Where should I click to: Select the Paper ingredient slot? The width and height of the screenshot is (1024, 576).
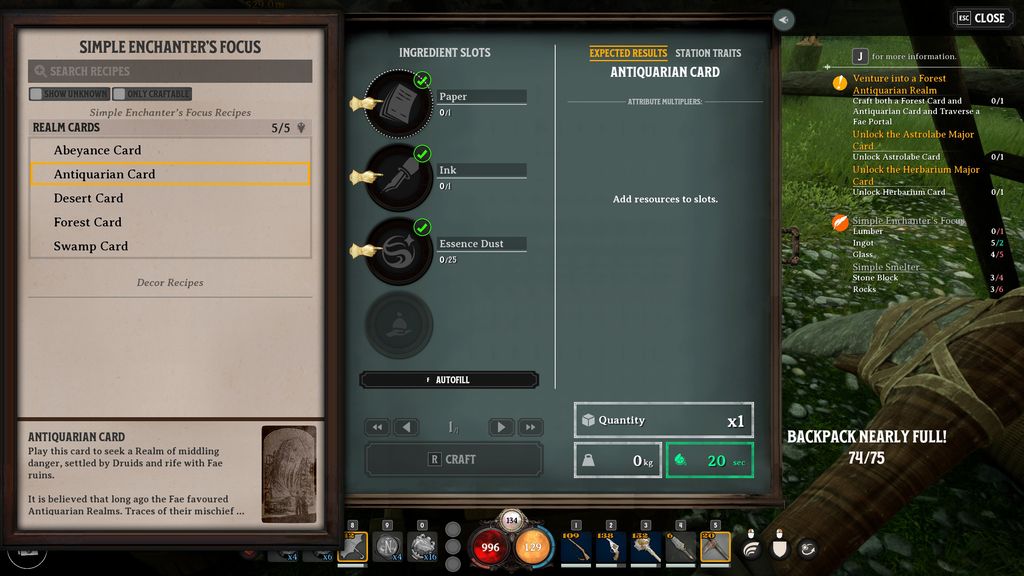point(398,103)
